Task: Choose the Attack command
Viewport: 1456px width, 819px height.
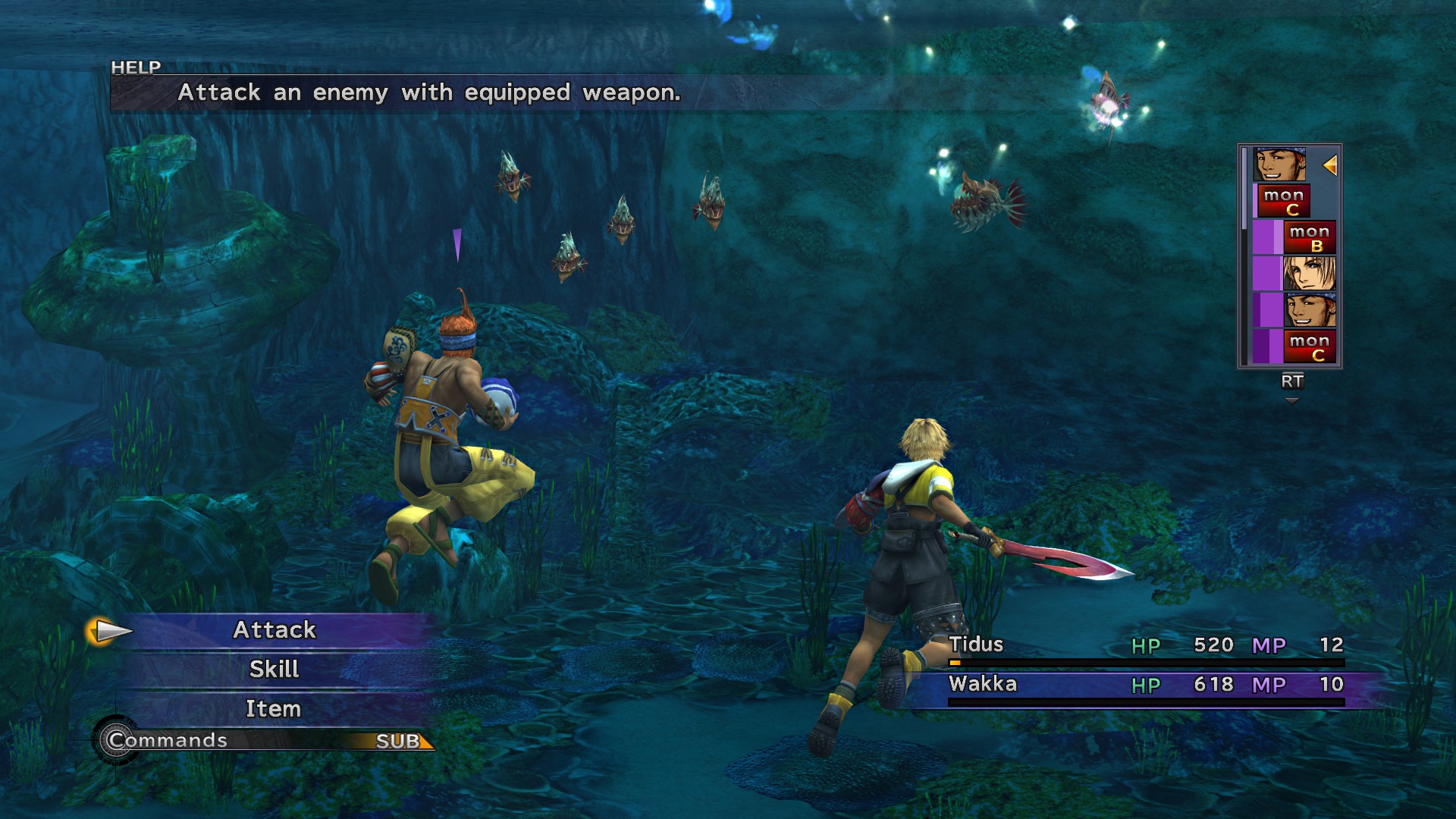Action: 275,630
